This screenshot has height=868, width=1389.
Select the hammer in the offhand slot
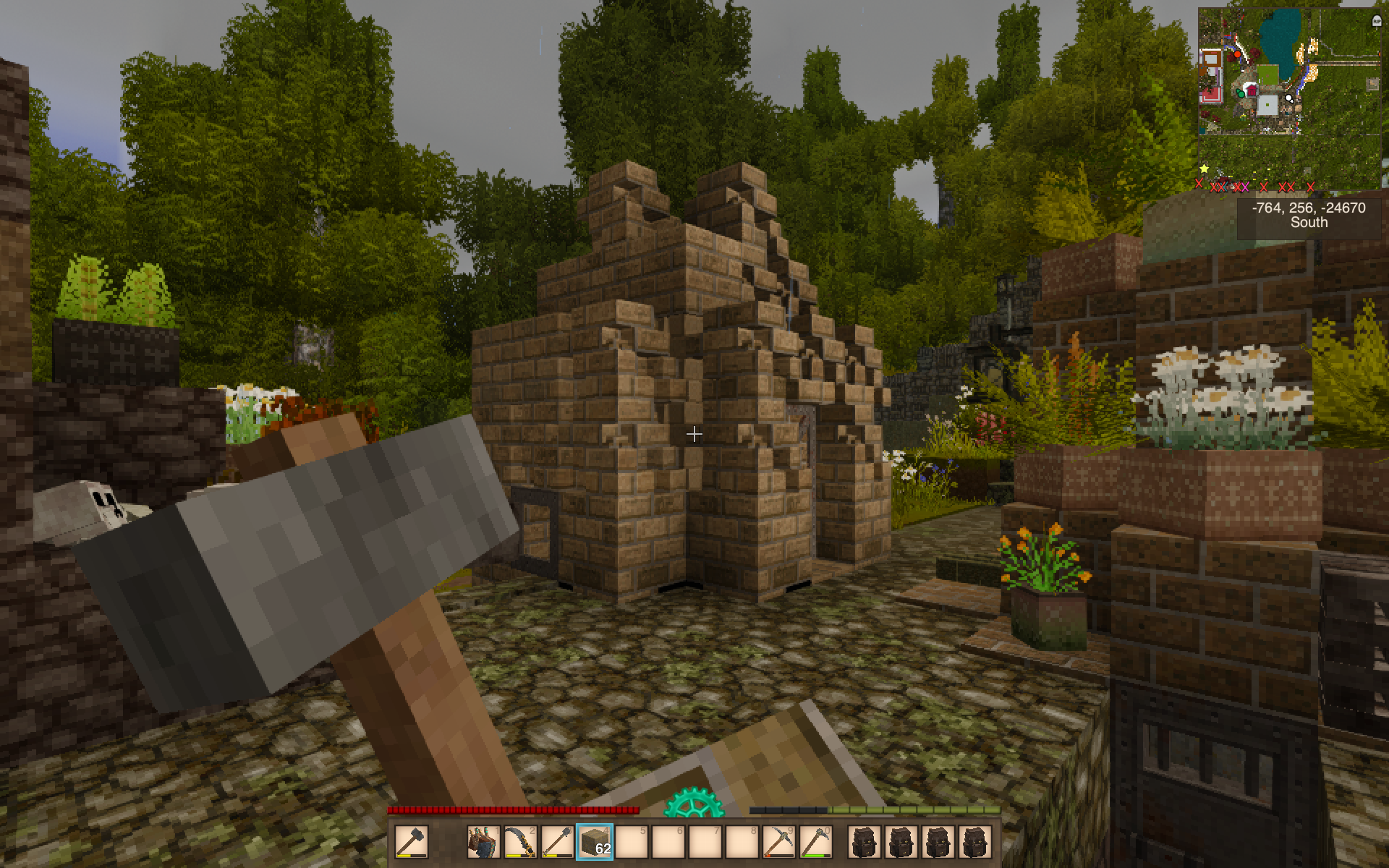[x=412, y=842]
